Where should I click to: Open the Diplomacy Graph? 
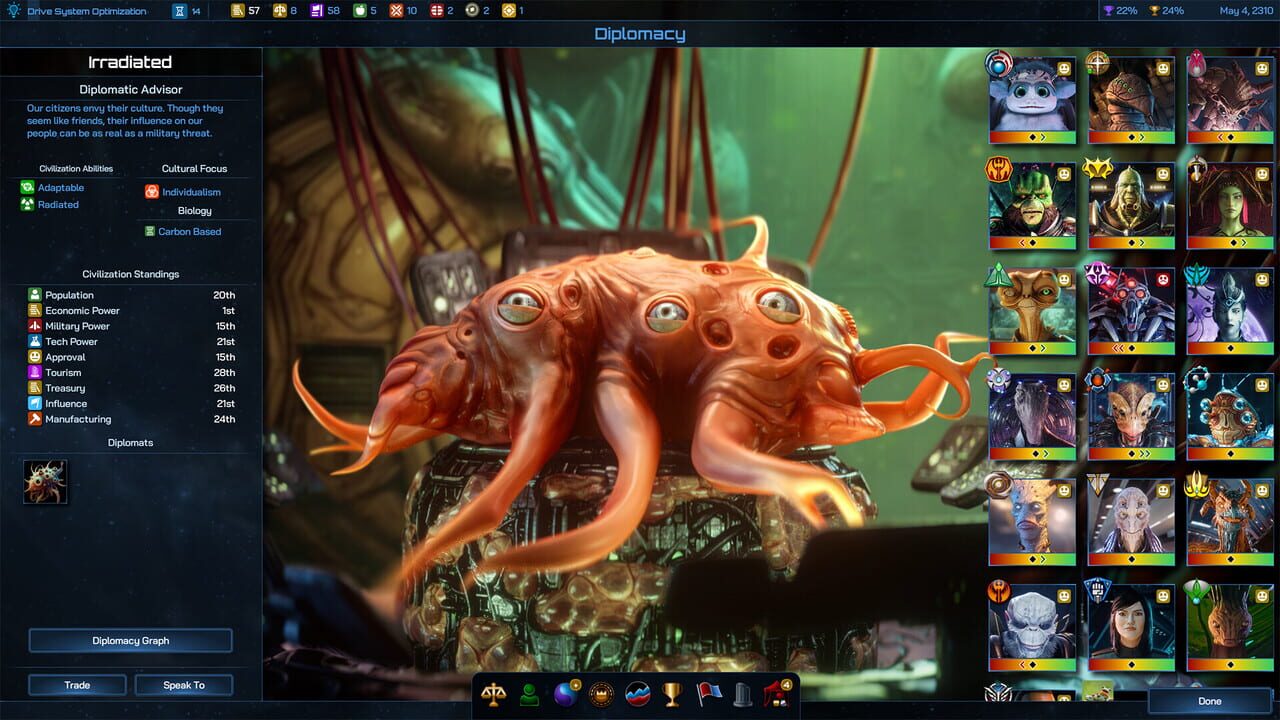coord(130,640)
